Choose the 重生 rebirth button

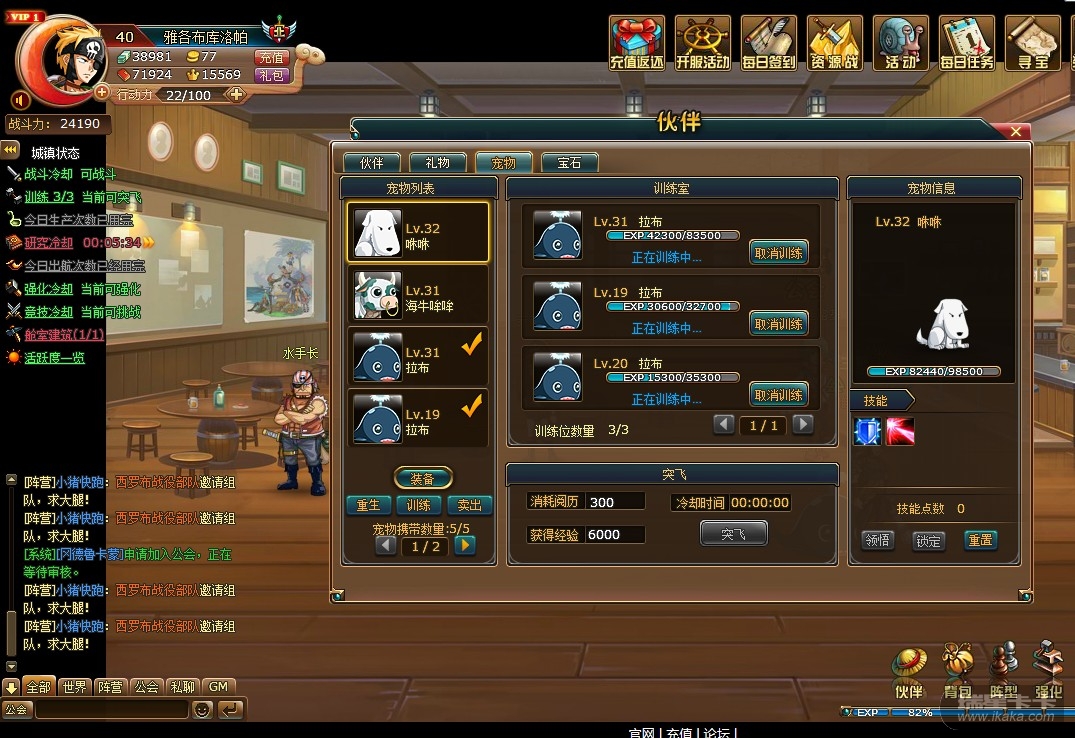368,505
